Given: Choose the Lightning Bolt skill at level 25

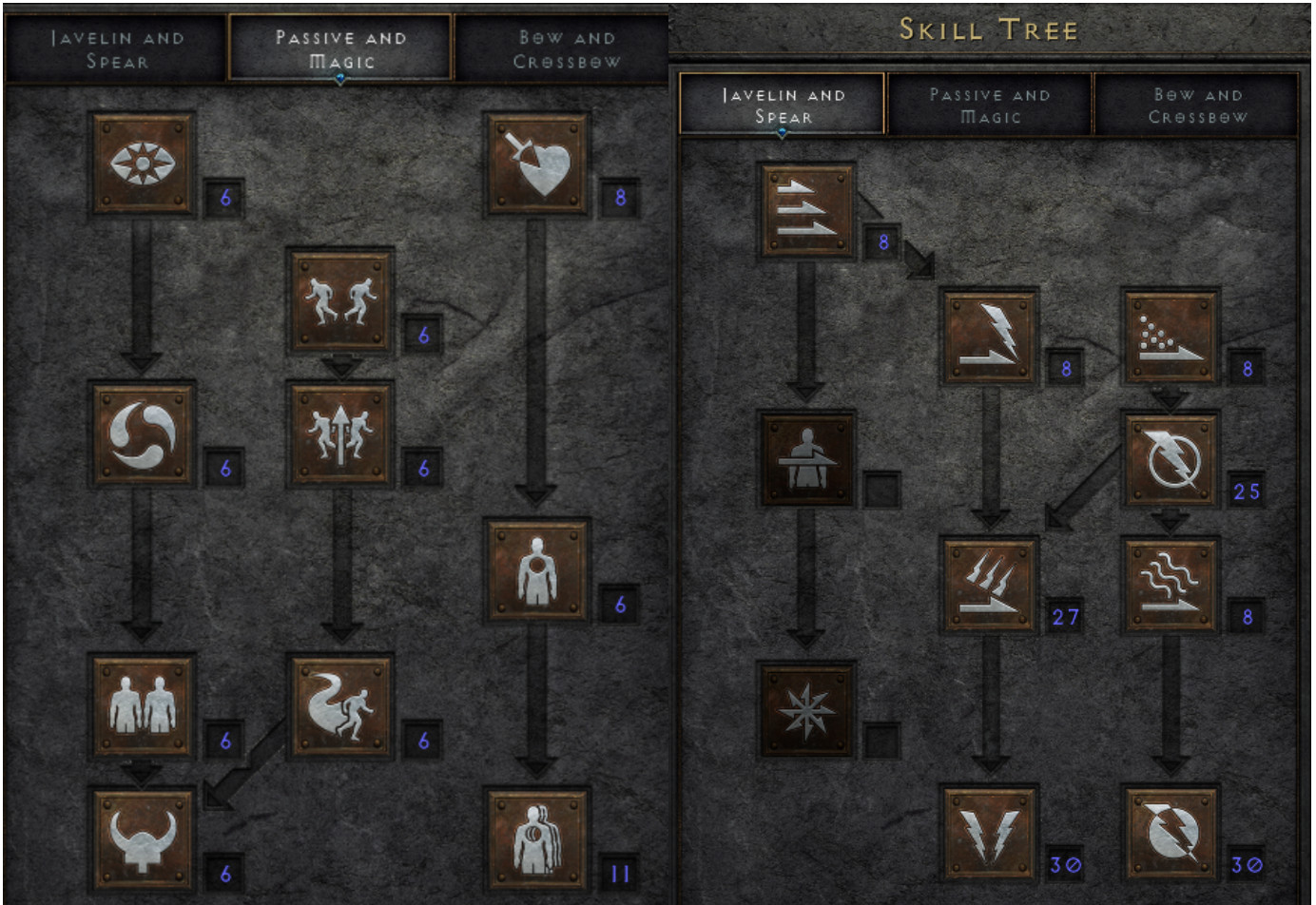Looking at the screenshot, I should coord(1171,460).
